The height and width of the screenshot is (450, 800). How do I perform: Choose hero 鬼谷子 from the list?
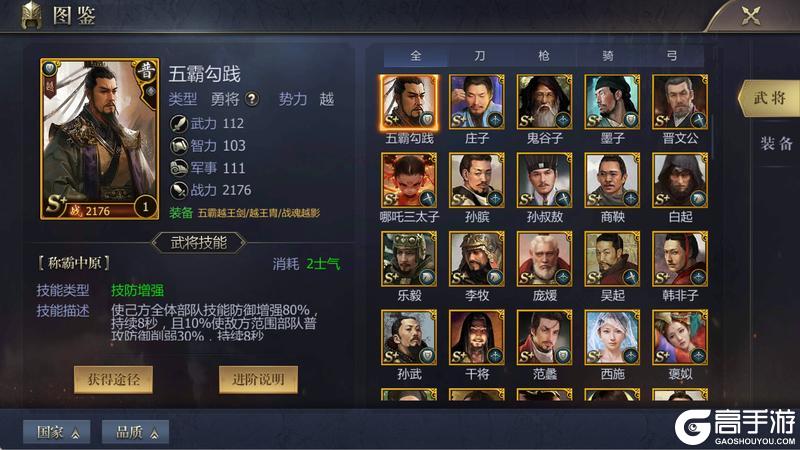pos(544,102)
